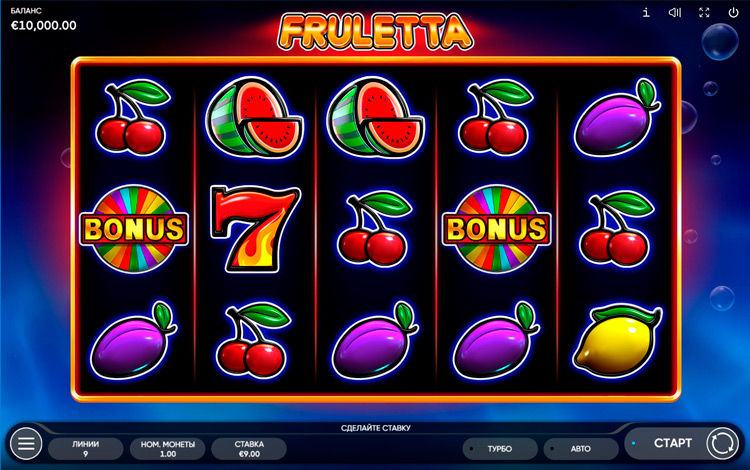Activate Авто autoplay
This screenshot has height=470, width=750.
[x=581, y=449]
